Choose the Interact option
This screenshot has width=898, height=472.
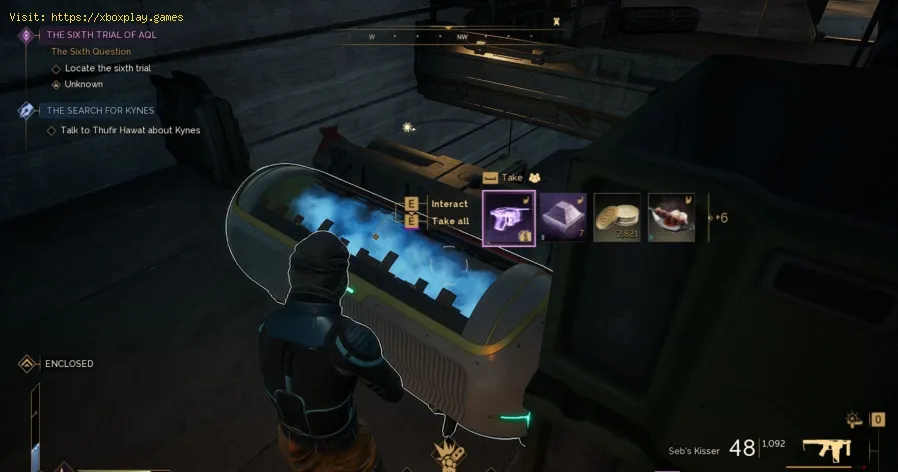point(449,204)
